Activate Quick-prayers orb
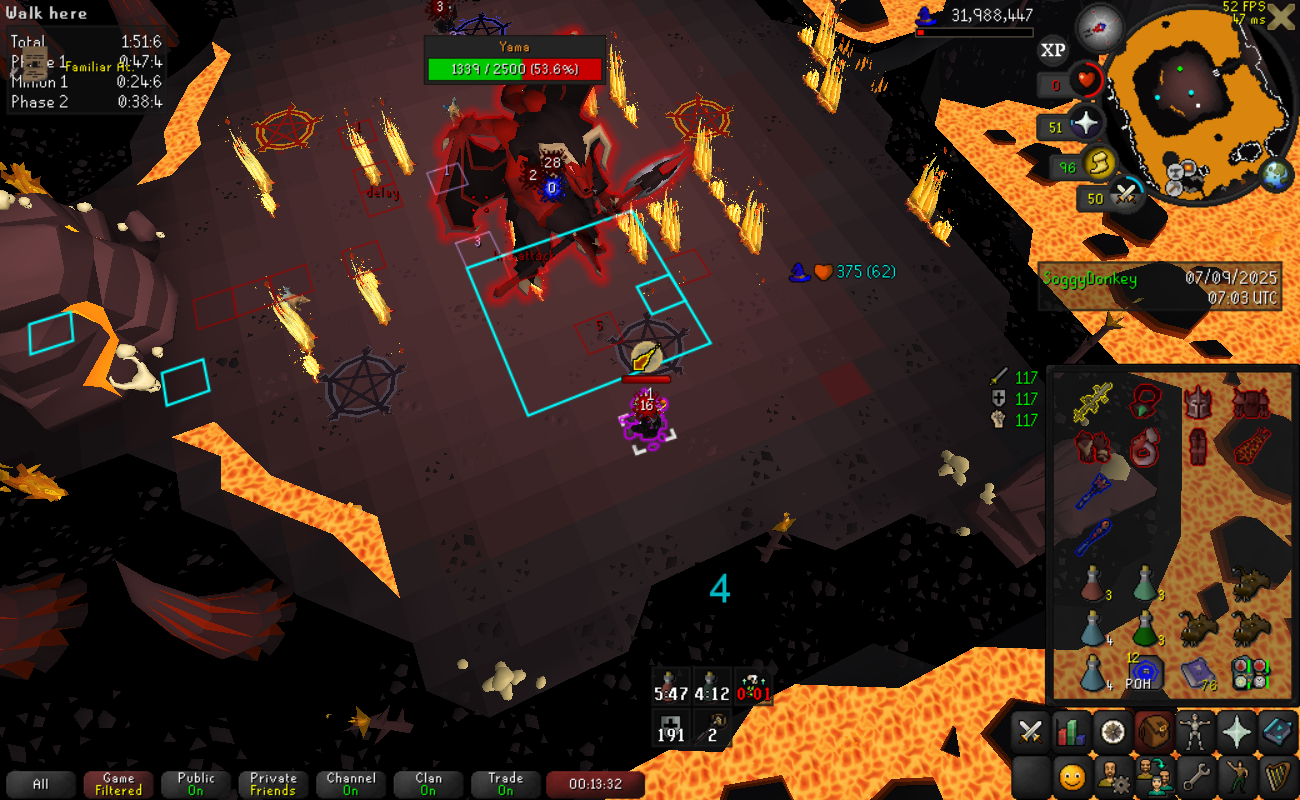The image size is (1300, 800). (1085, 126)
